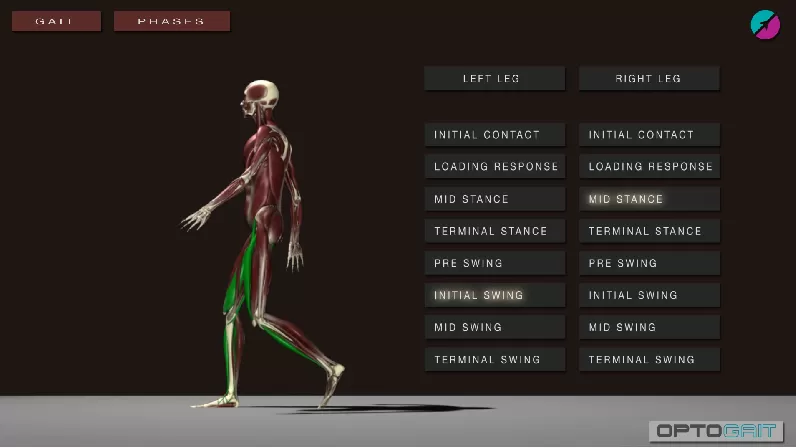Viewport: 796px width, 448px height.
Task: Select the Right Leg header button
Action: tap(649, 78)
